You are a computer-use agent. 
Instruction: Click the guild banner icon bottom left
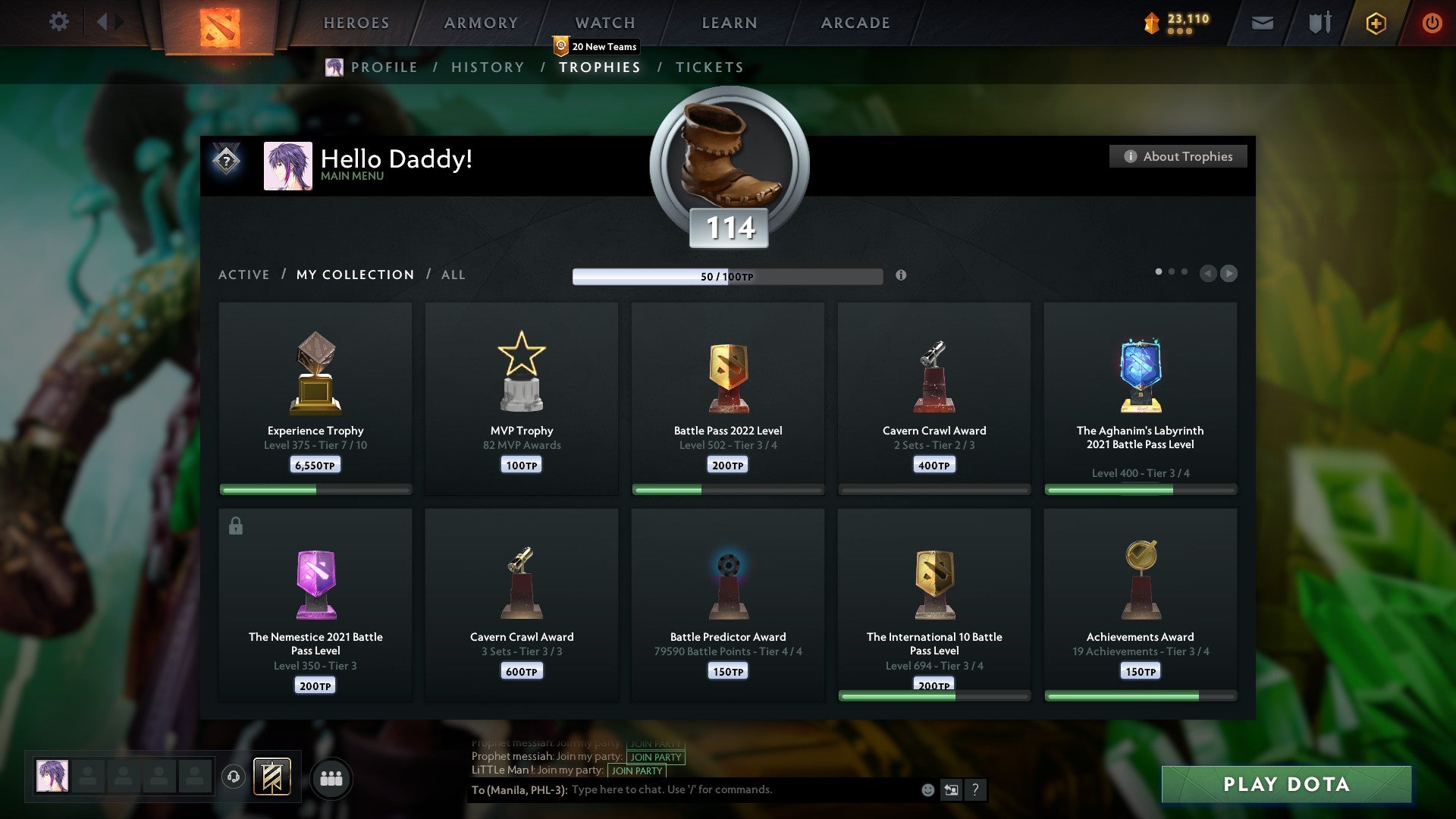coord(271,777)
